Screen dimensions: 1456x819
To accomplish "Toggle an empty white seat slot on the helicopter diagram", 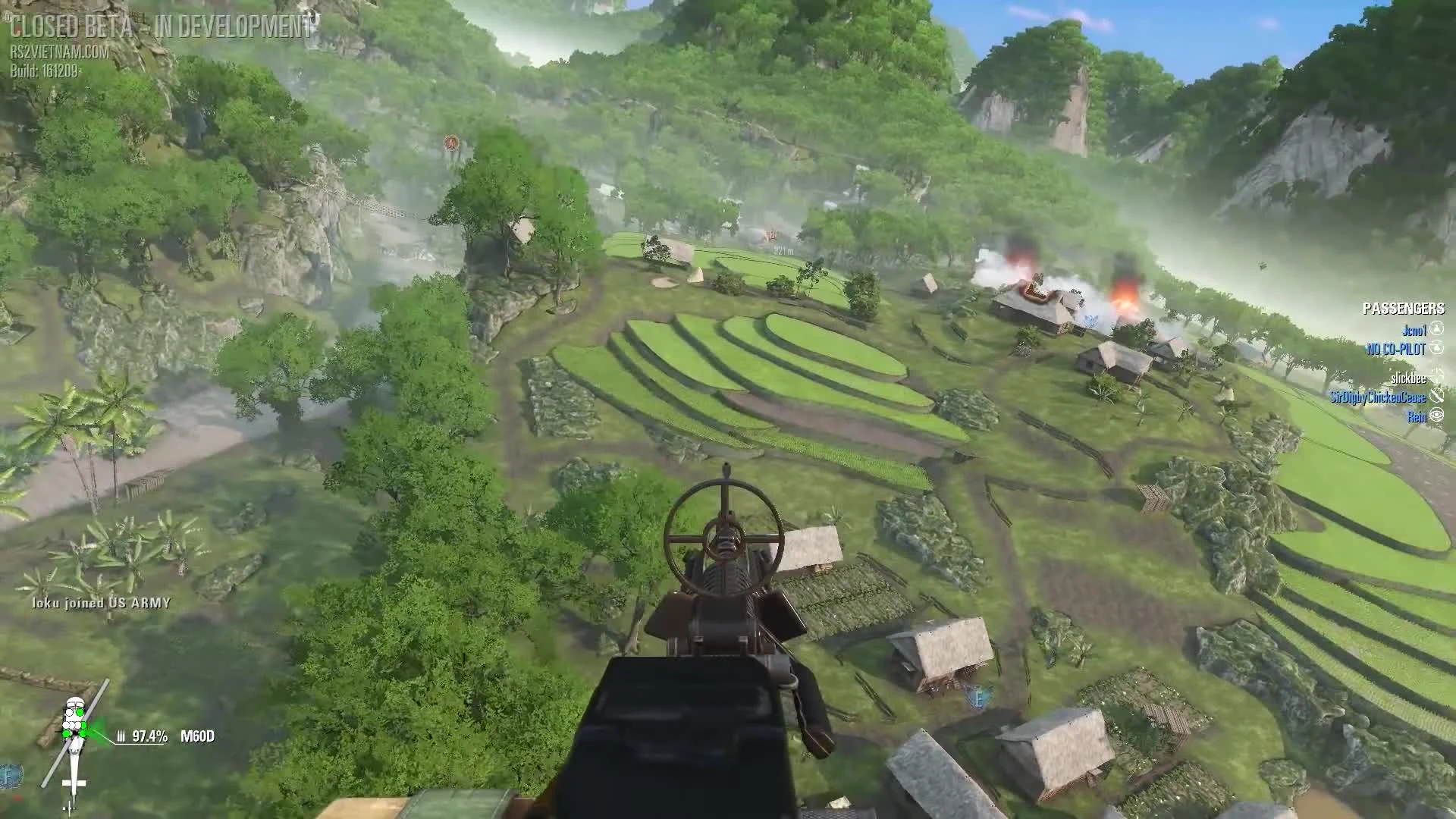I will (x=70, y=712).
